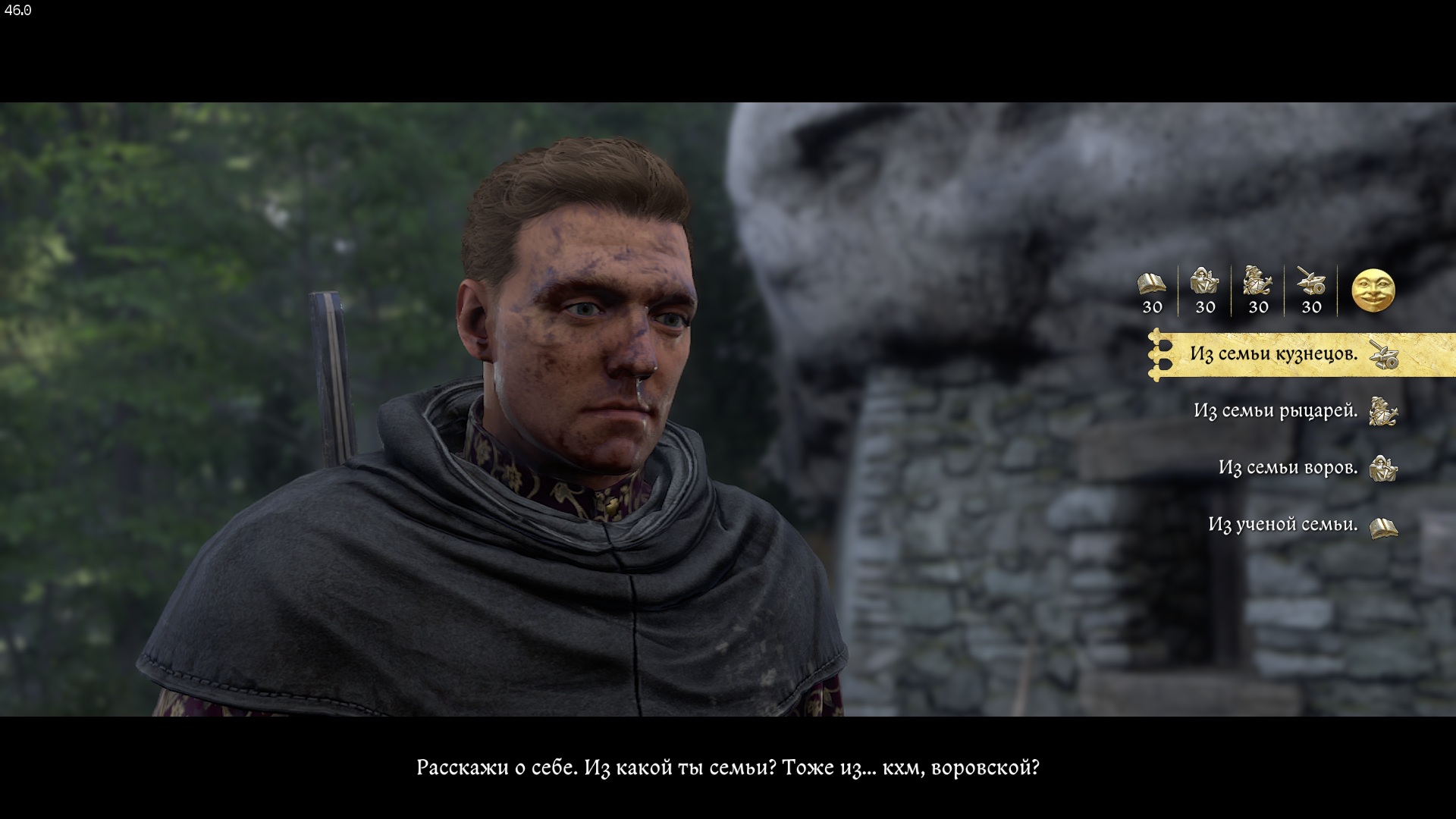Answer with "Из ученой семьи."
Screen dimensions: 1456x819
click(x=1282, y=525)
